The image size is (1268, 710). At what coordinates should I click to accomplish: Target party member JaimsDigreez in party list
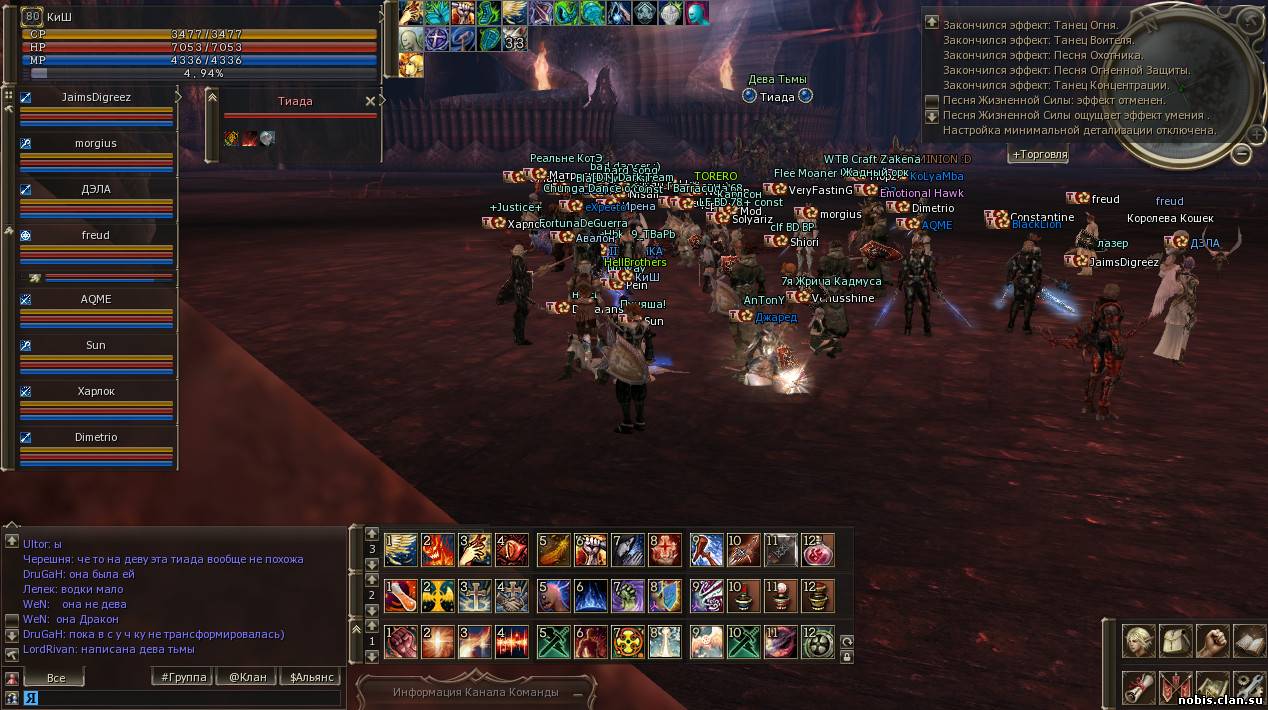[96, 97]
